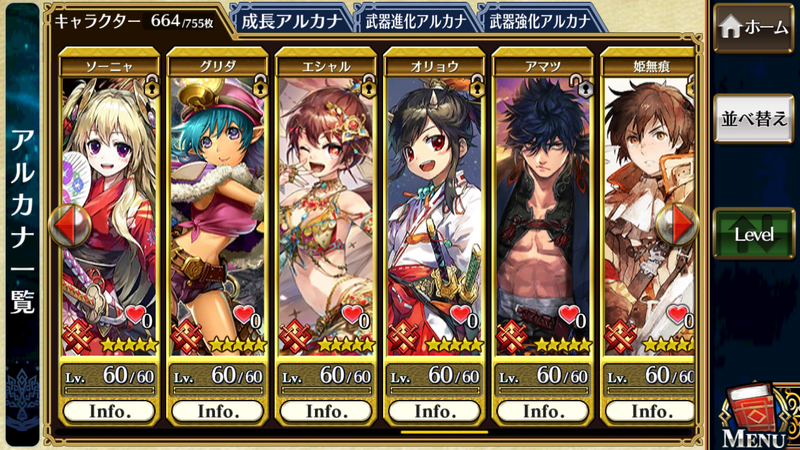Show previous cards with the left arrow
Screen dimensions: 800x450
point(64,226)
